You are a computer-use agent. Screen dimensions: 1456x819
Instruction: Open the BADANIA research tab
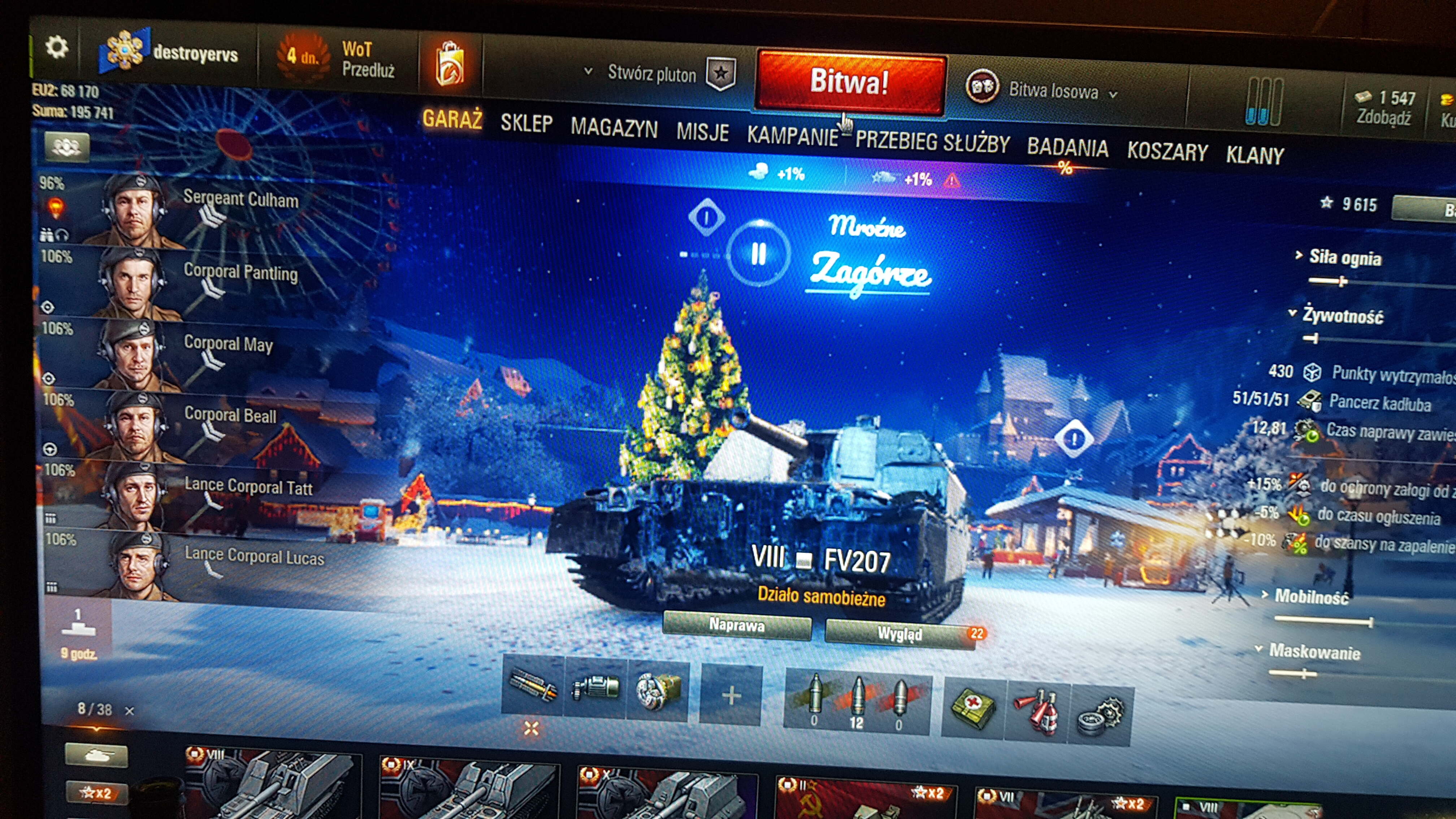(1067, 148)
